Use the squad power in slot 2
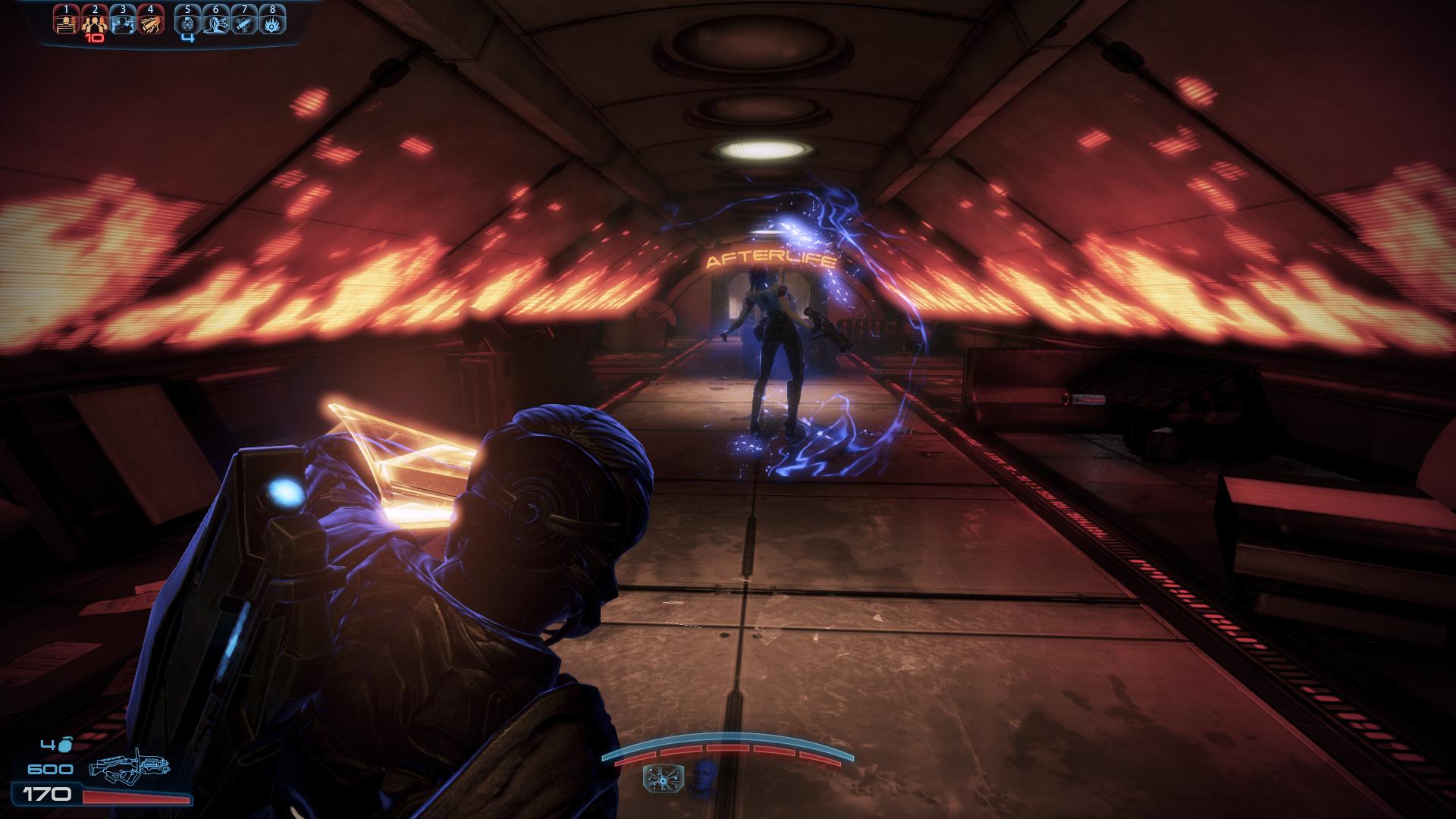Screen dimensions: 1456x819 tap(94, 22)
